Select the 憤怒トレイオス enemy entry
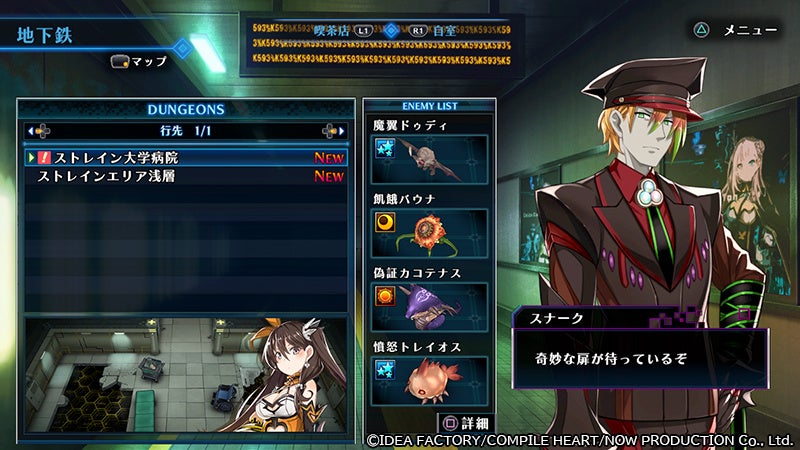Viewport: 800px width, 450px height. 429,380
